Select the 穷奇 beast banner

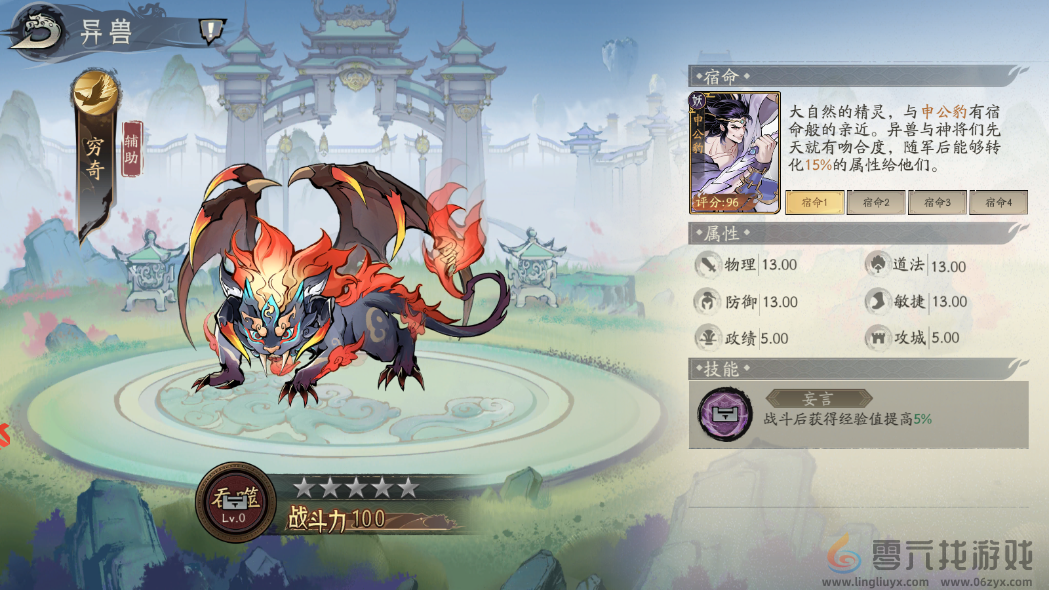tap(95, 158)
